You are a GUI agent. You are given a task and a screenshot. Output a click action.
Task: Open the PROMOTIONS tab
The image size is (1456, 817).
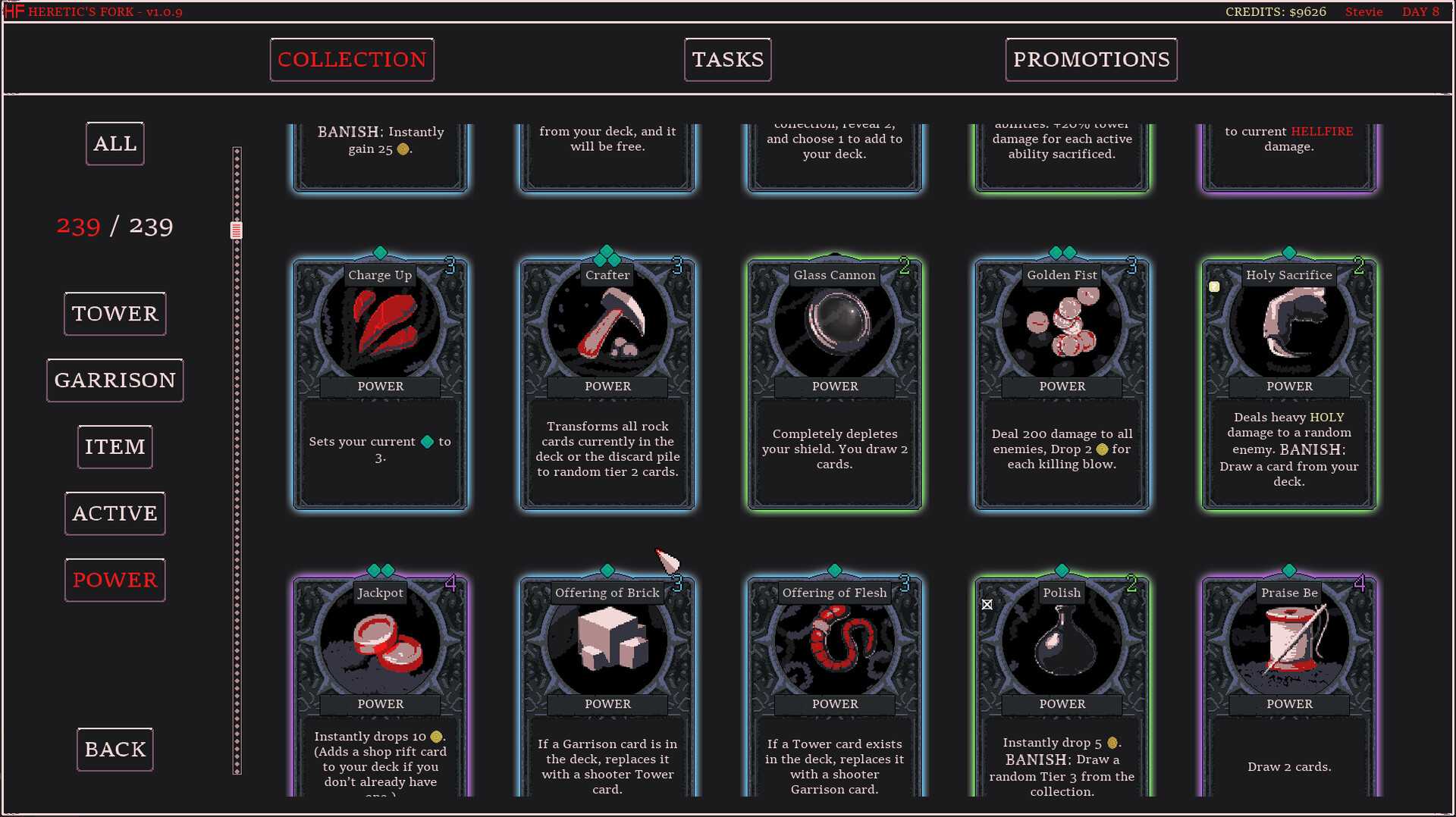[x=1090, y=59]
